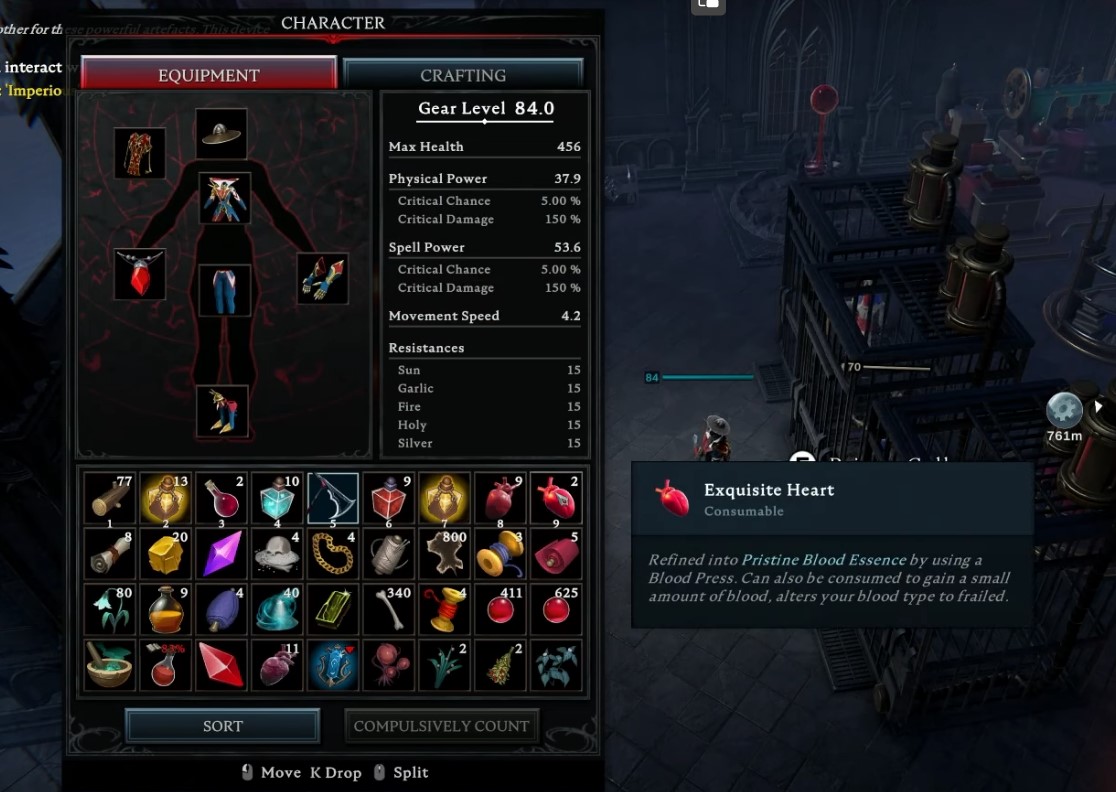Select the wood log stack of 77
1116x792 pixels.
[110, 498]
